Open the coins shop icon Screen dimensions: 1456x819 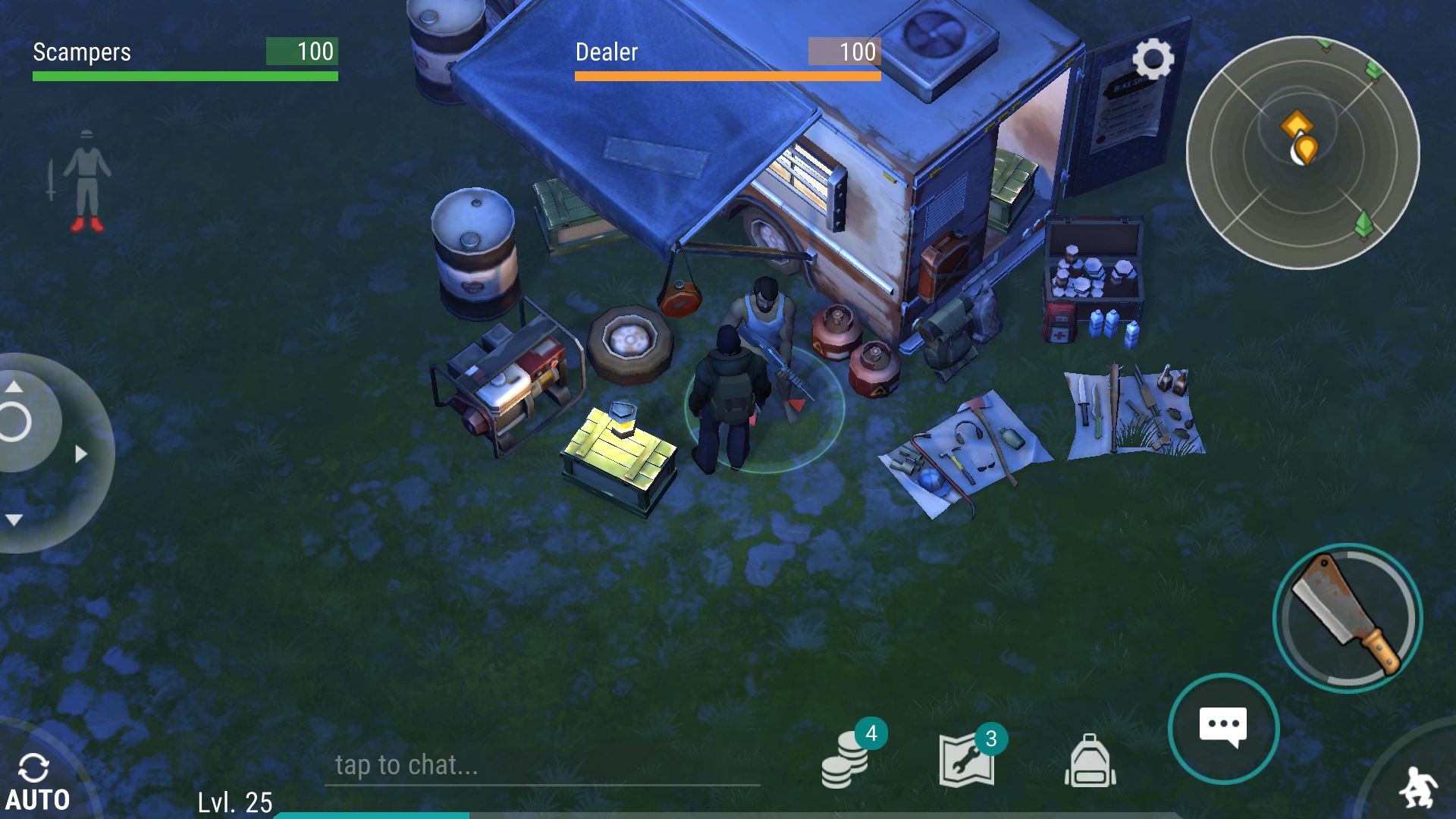pyautogui.click(x=846, y=759)
